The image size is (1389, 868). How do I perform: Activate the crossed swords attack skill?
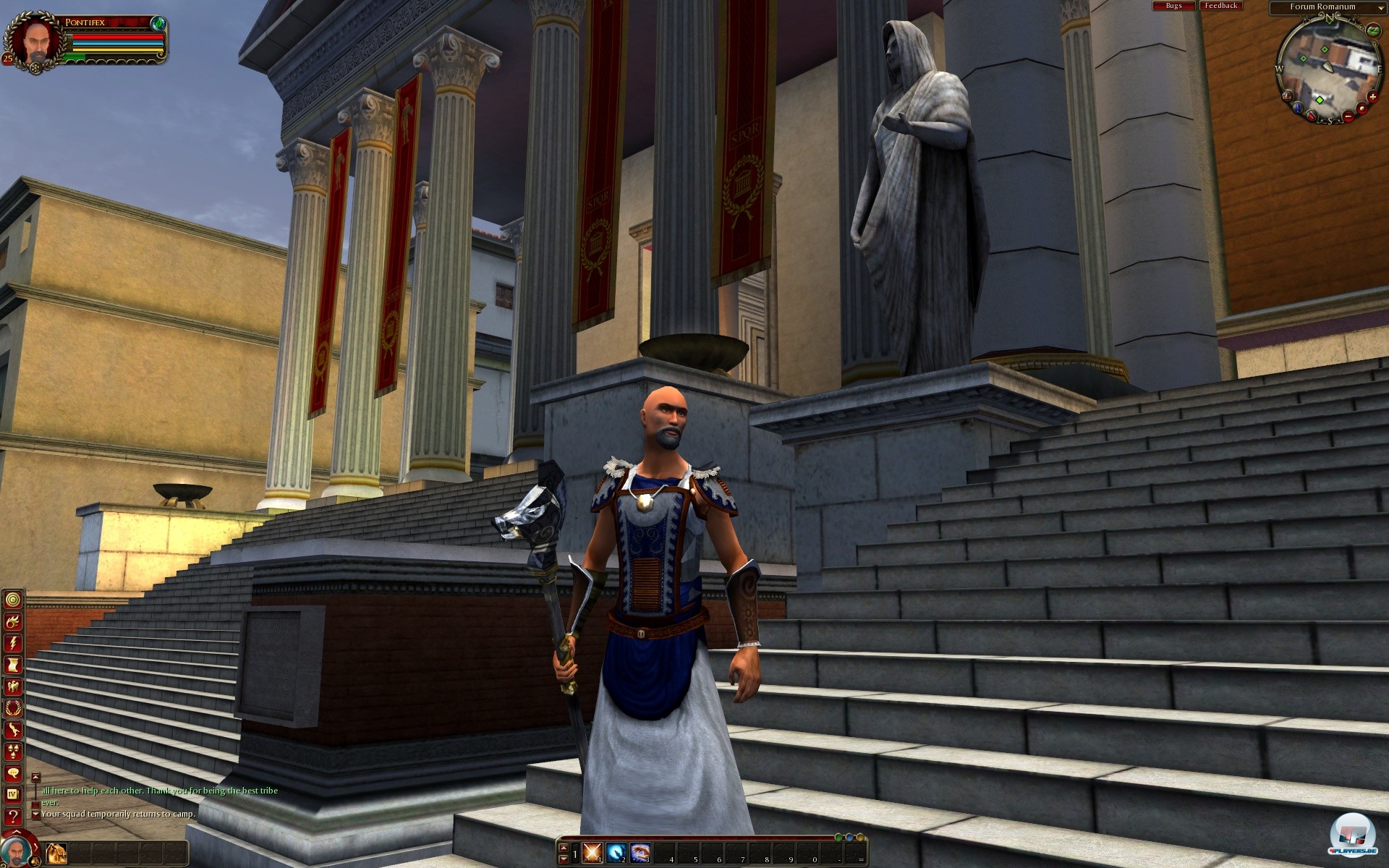pyautogui.click(x=592, y=852)
